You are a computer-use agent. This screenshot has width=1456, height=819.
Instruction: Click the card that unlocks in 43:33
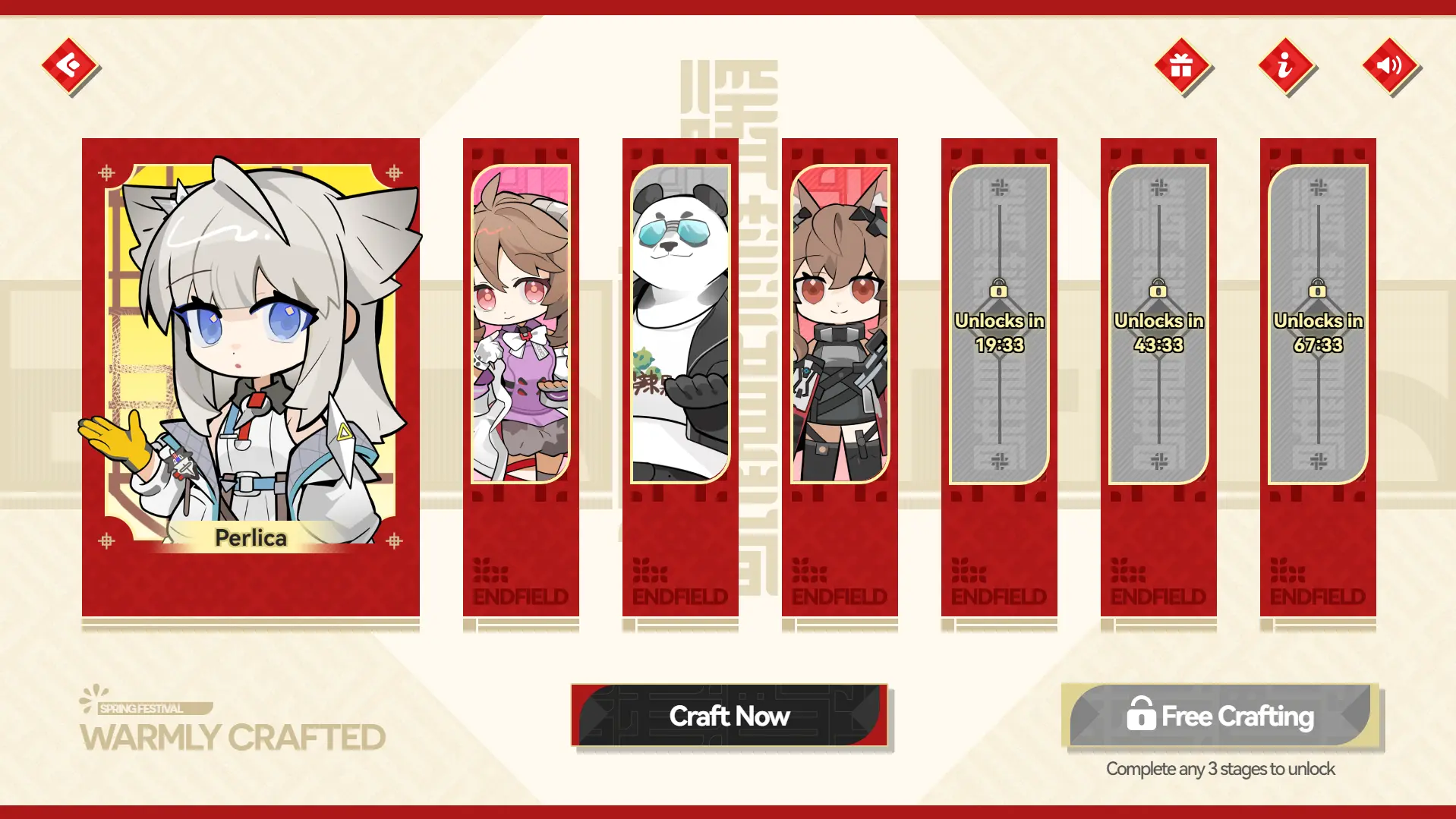1158,380
